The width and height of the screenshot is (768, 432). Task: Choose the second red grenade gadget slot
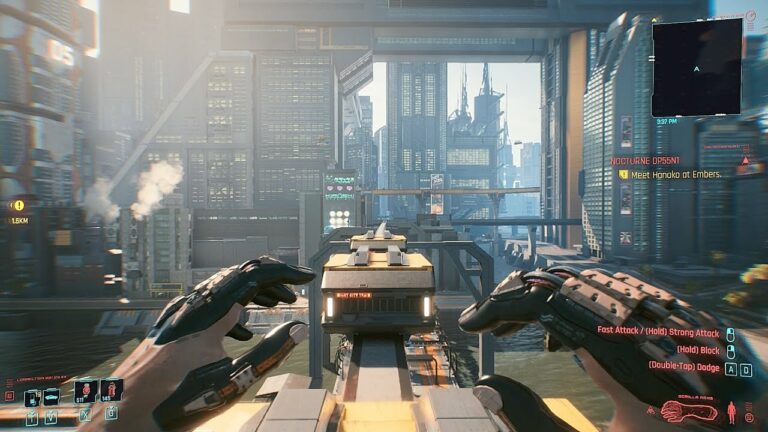click(111, 391)
